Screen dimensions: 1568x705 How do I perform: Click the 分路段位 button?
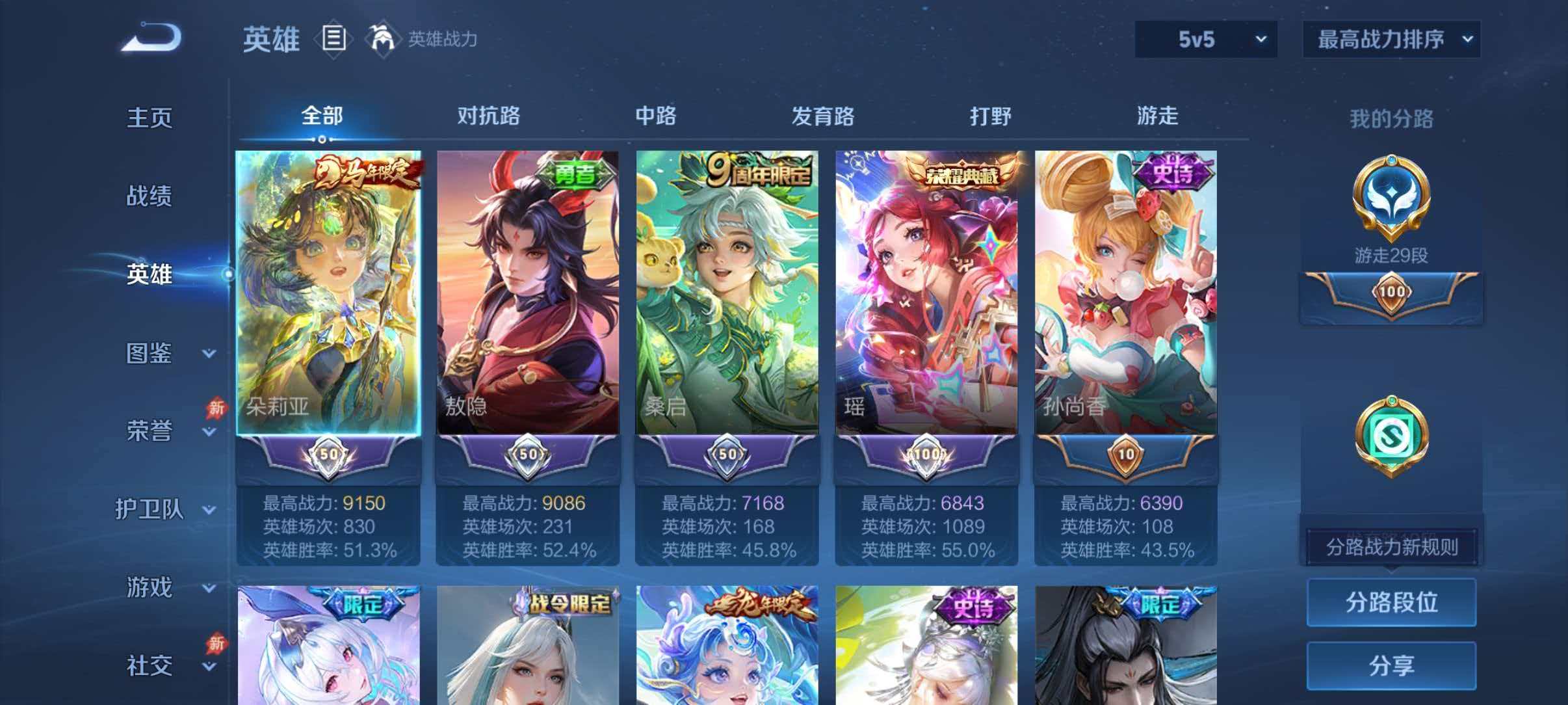1391,604
